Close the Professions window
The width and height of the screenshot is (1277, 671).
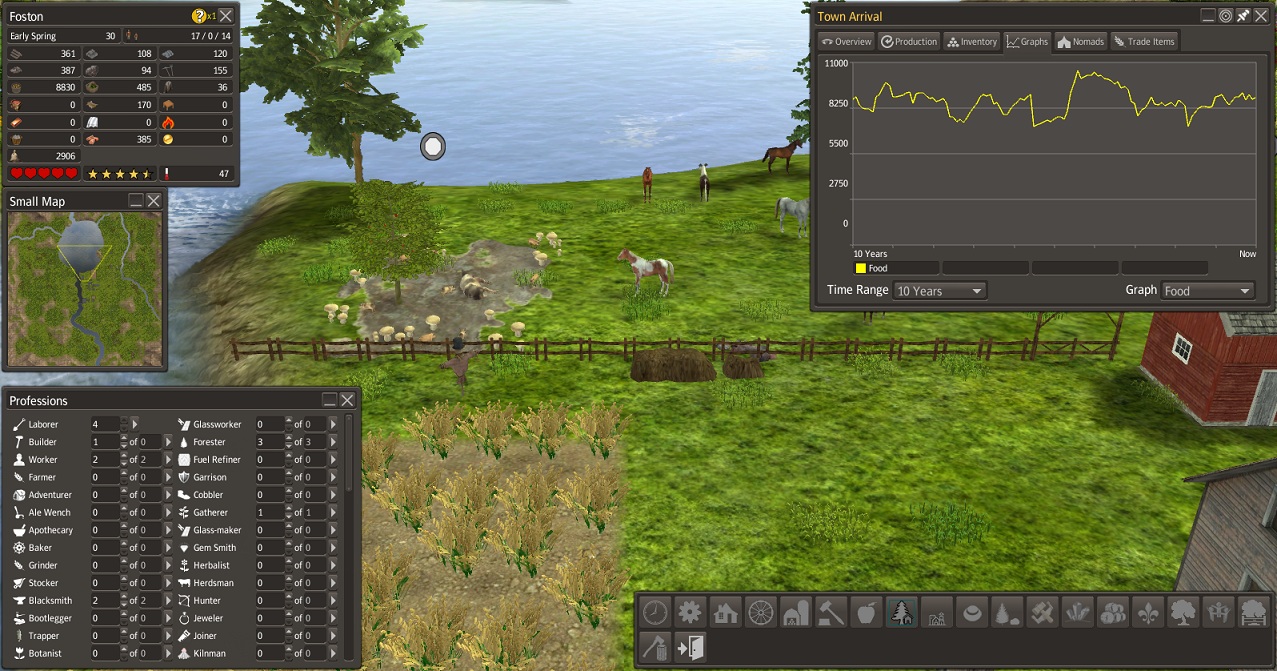[x=347, y=400]
